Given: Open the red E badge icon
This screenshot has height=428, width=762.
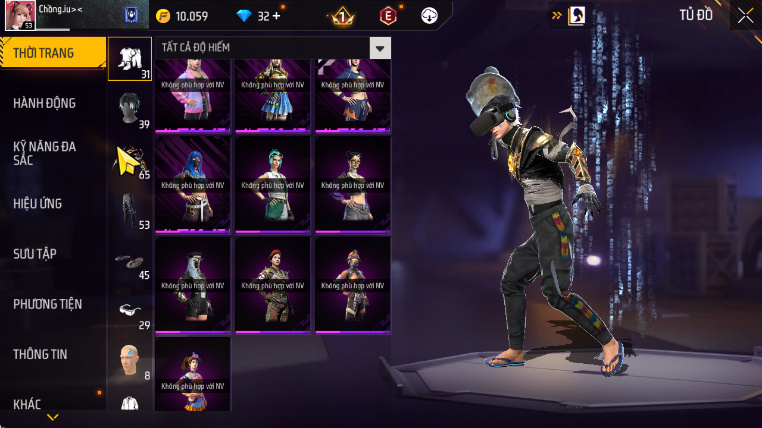Looking at the screenshot, I should [x=388, y=16].
